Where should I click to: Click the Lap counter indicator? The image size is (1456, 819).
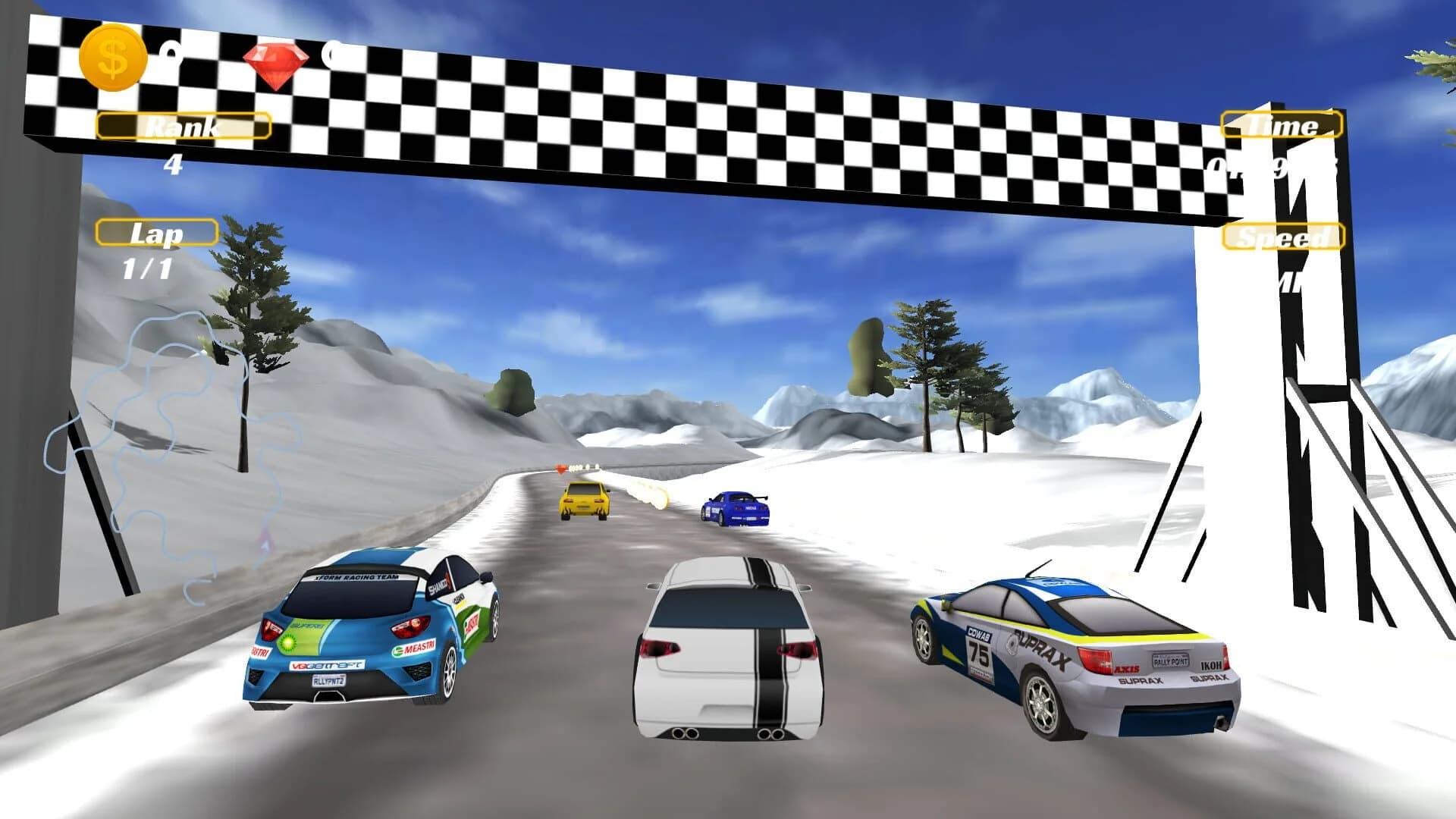(155, 234)
